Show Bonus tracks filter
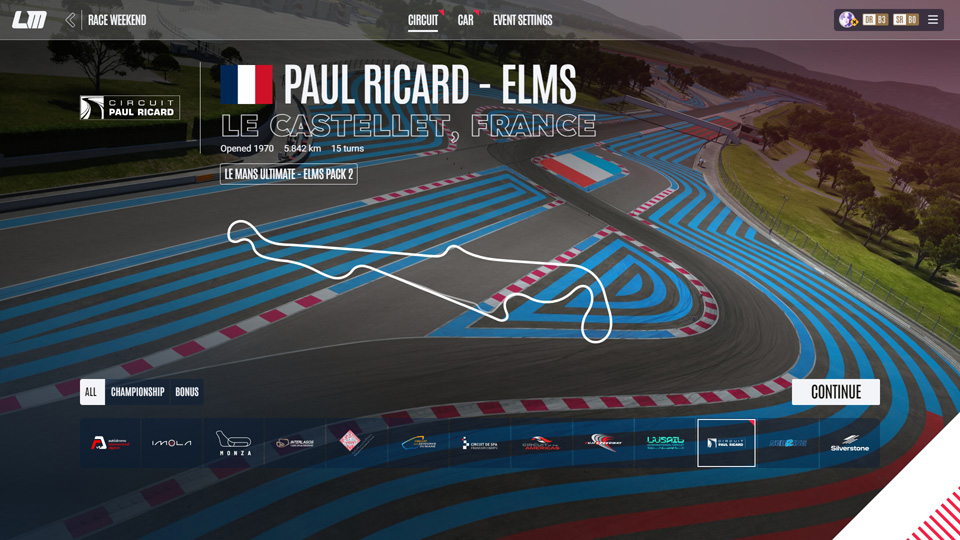 click(187, 392)
